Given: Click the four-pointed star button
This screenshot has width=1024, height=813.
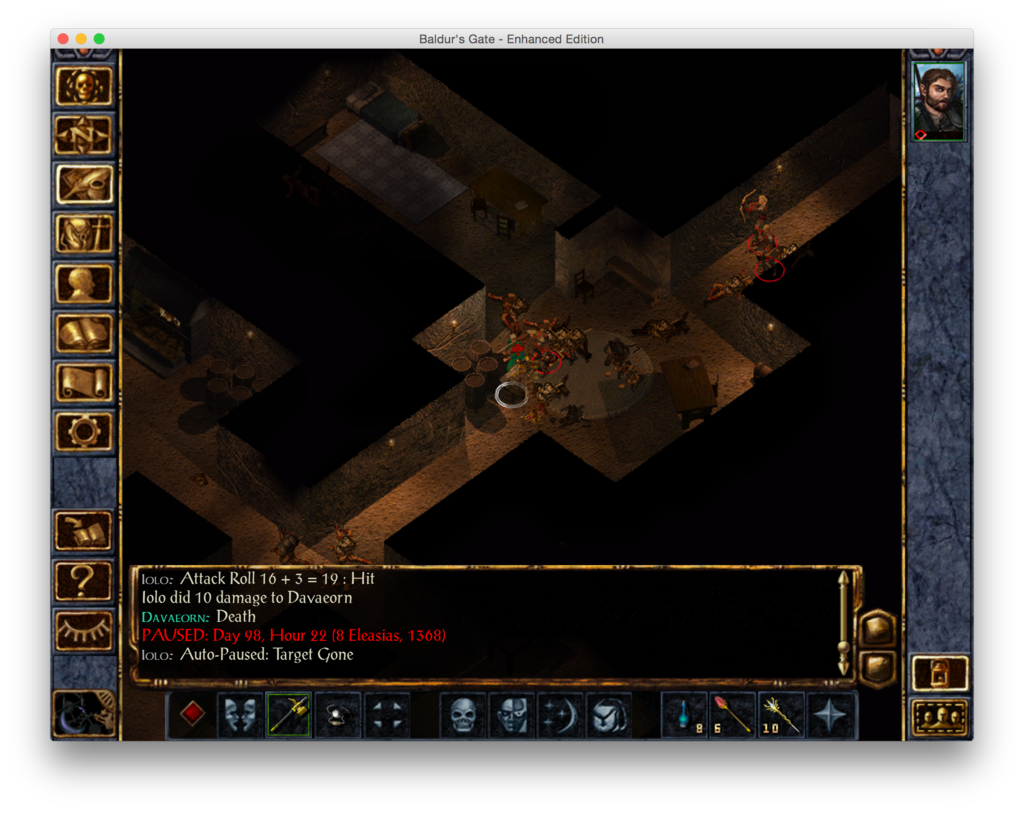Looking at the screenshot, I should click(831, 714).
